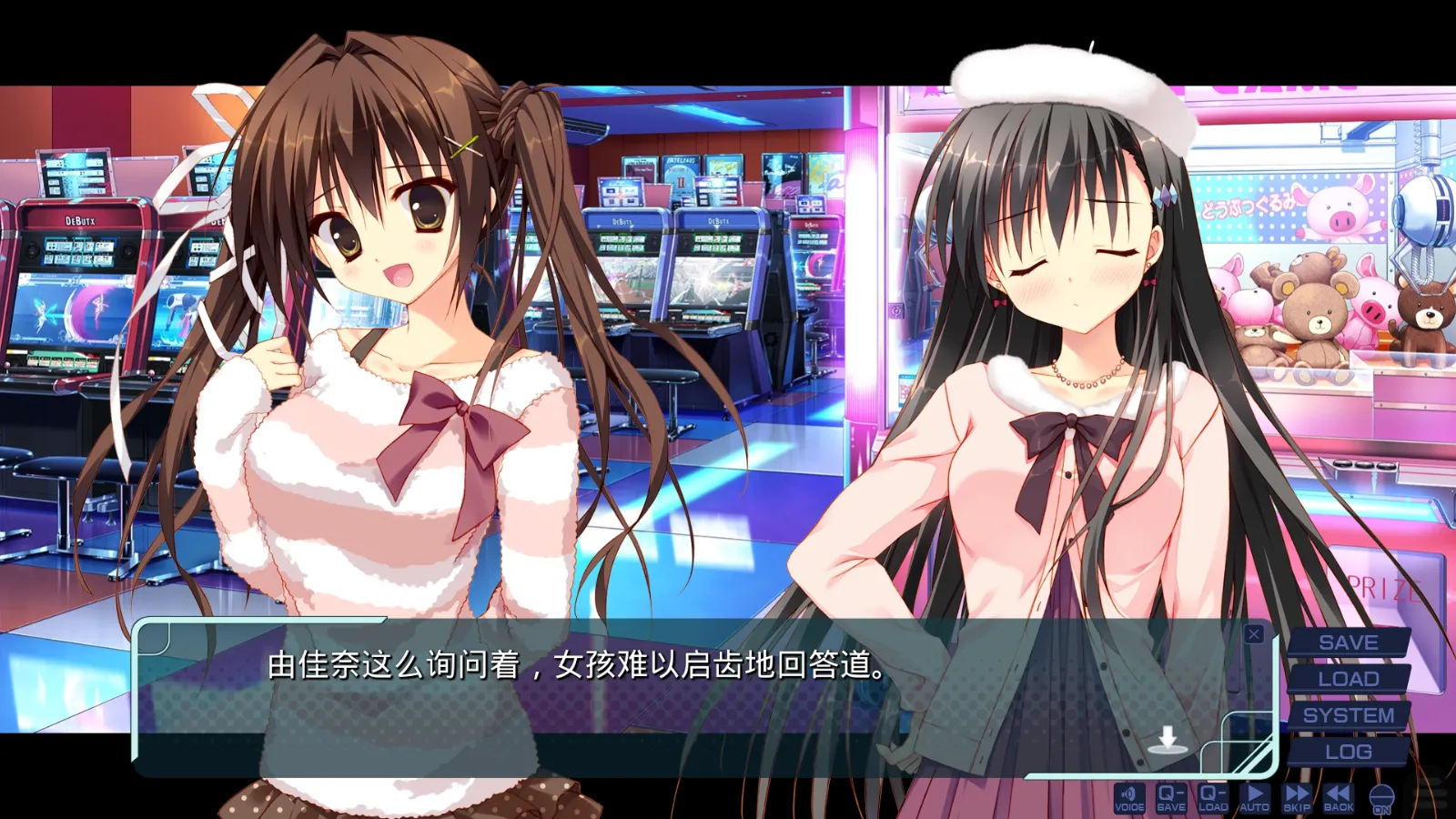The width and height of the screenshot is (1456, 819).
Task: Click the microphone icon labeled ON
Action: 1383,801
